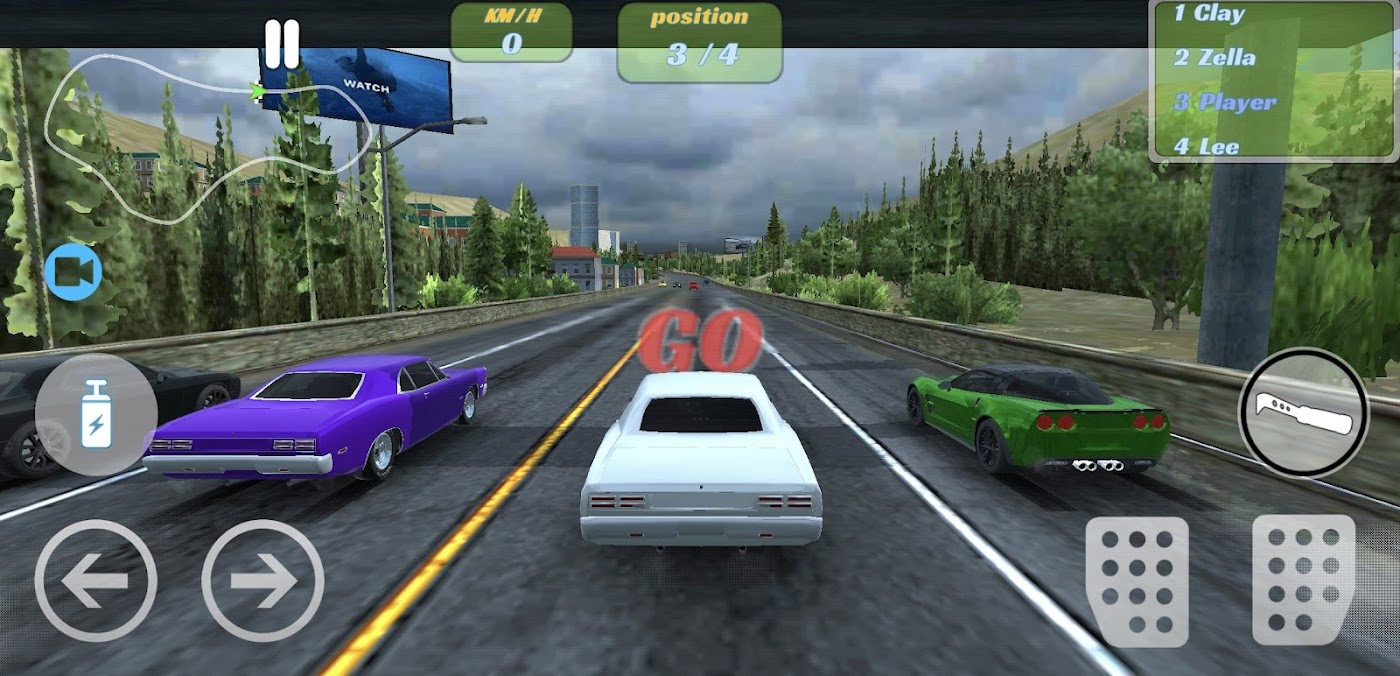The height and width of the screenshot is (676, 1400).
Task: Steer left with the left arrow
Action: [96, 580]
